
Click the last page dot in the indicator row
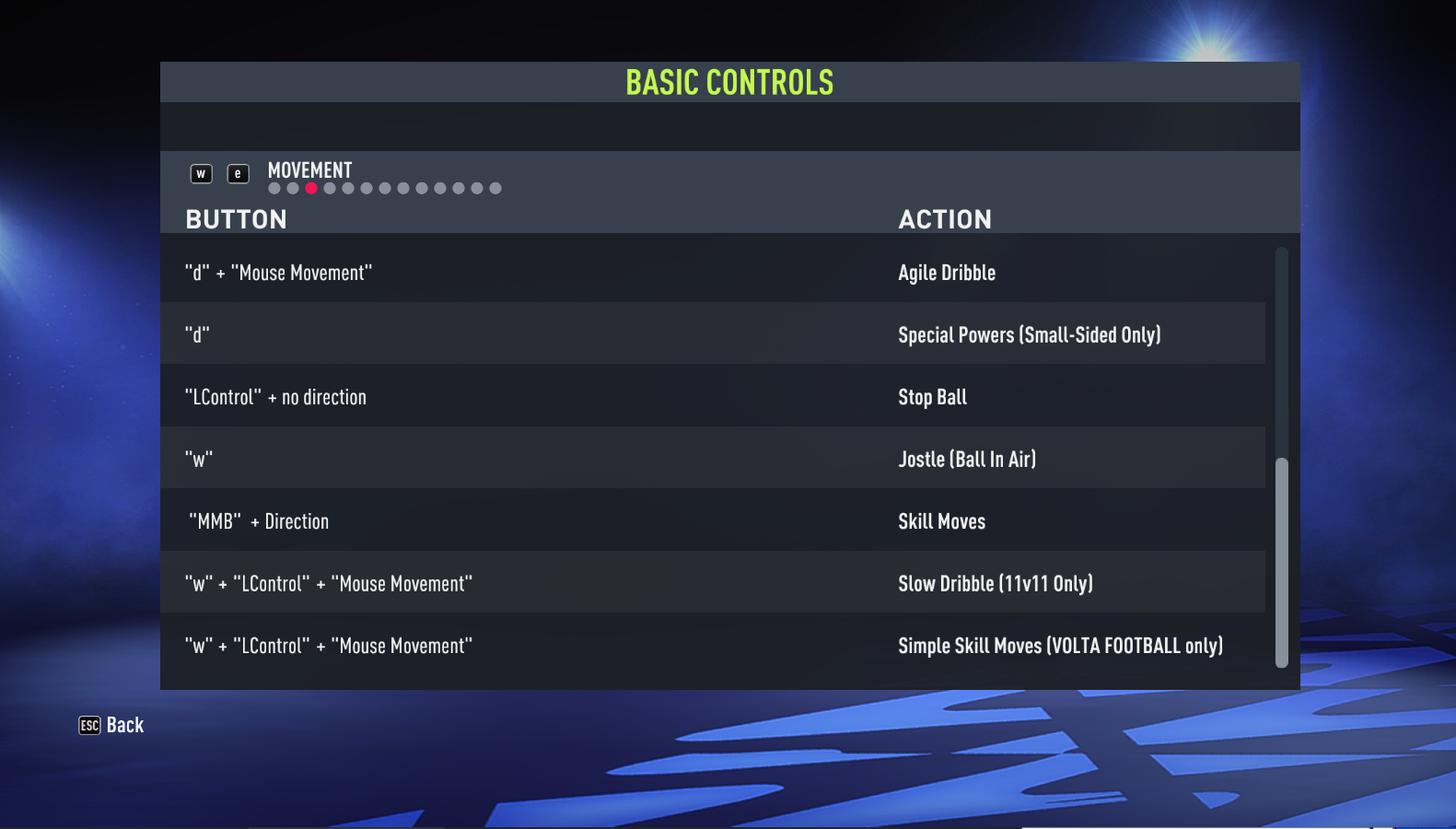pyautogui.click(x=495, y=188)
